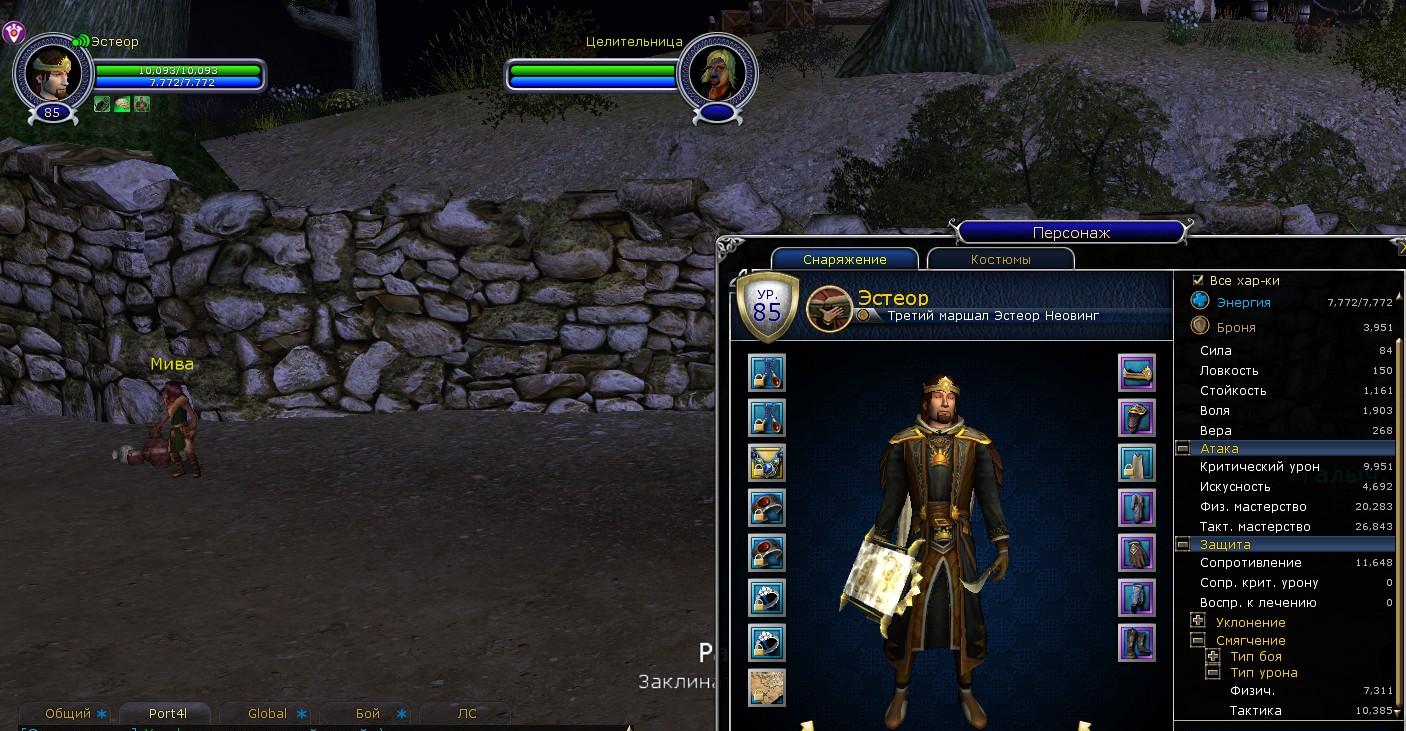This screenshot has height=731, width=1406.
Task: Switch to the Костюмы tab
Action: click(x=1000, y=259)
